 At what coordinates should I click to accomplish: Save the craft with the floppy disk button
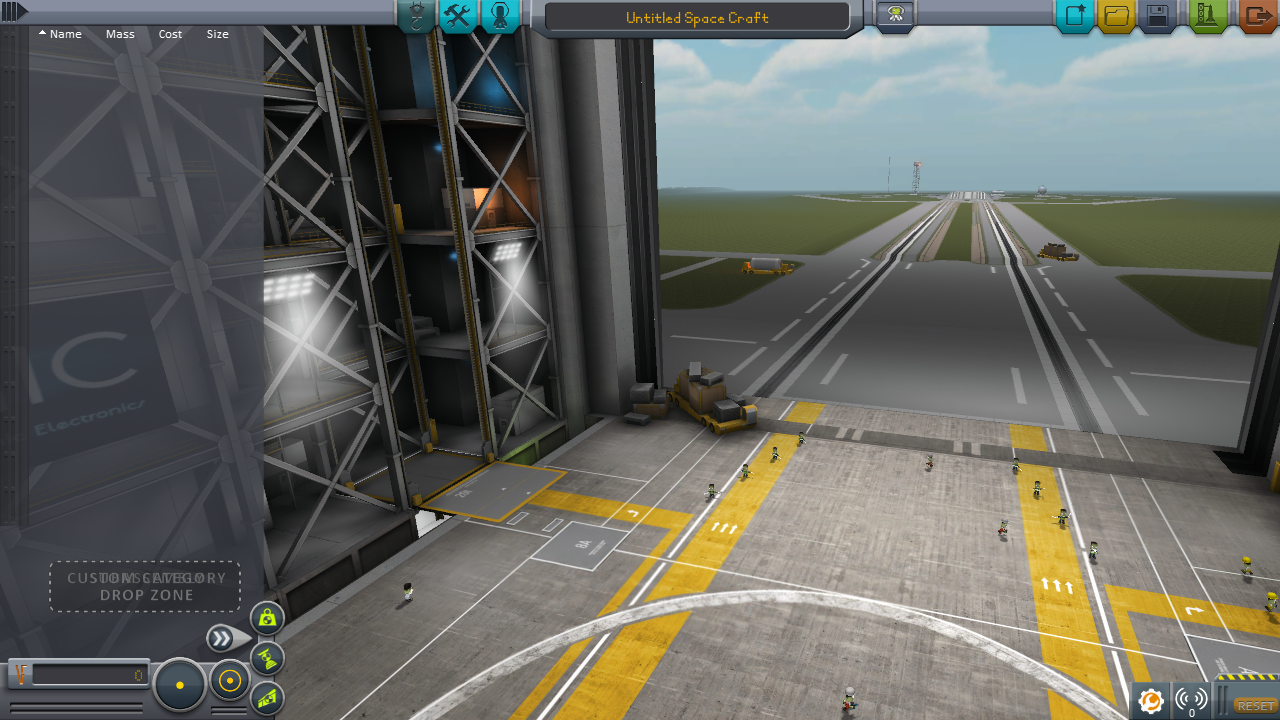(x=1158, y=16)
